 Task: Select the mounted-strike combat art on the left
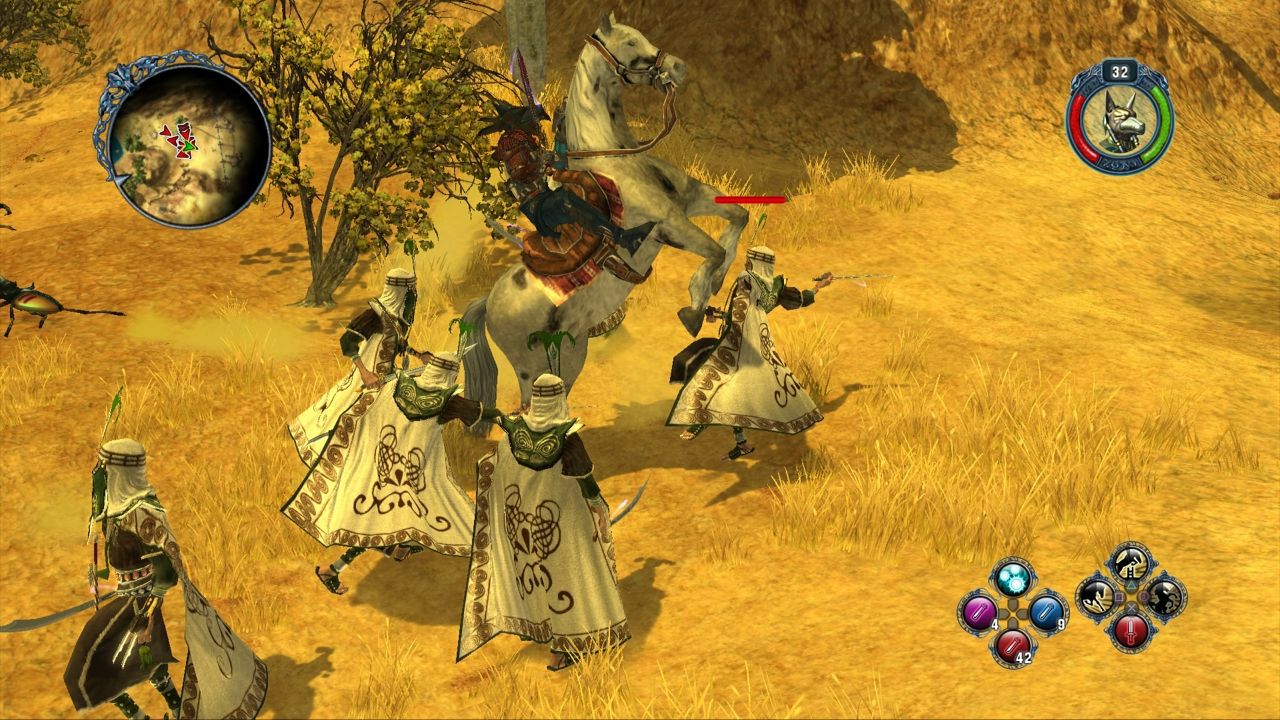[x=1096, y=598]
